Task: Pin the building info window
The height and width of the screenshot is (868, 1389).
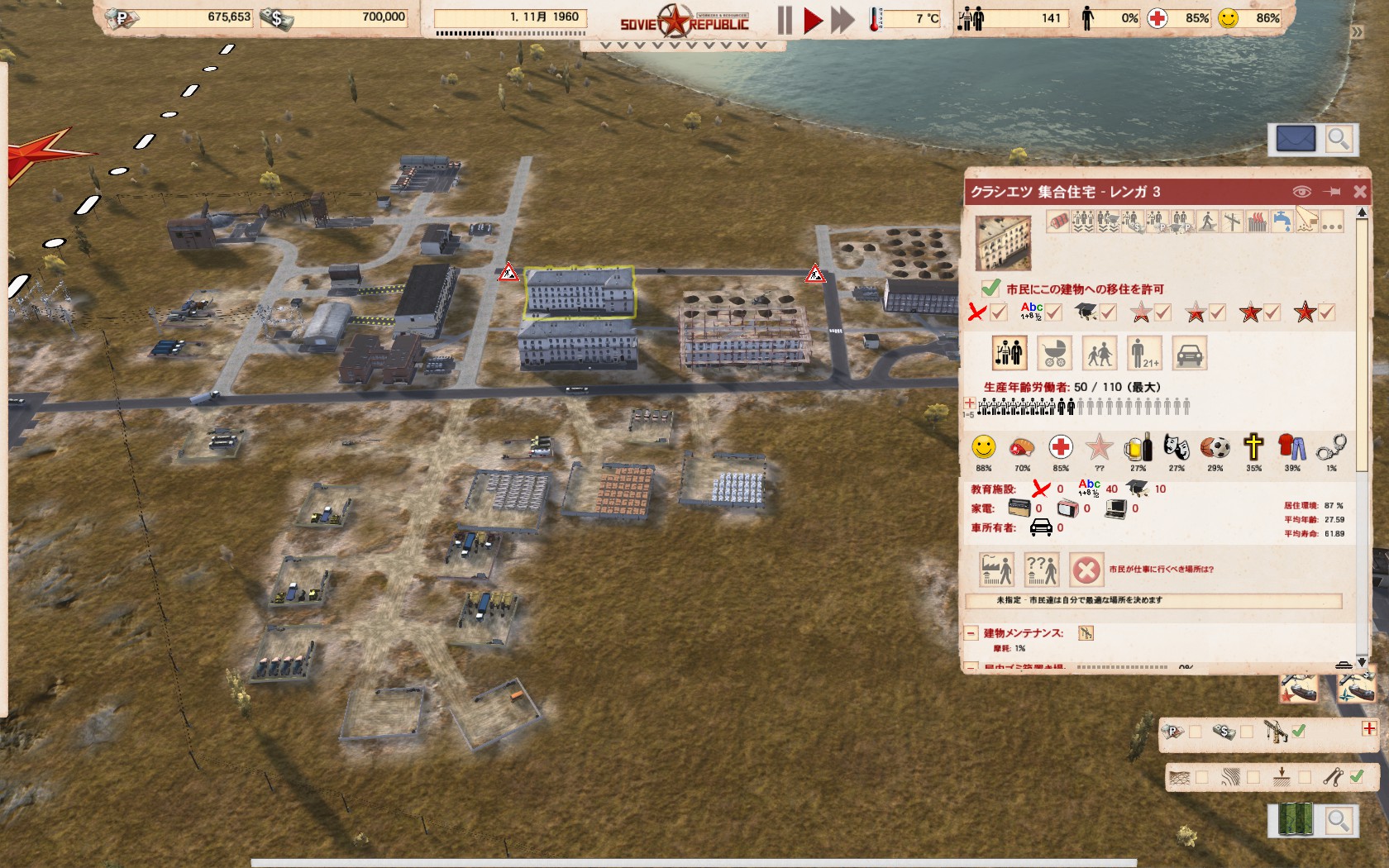Action: [1332, 192]
